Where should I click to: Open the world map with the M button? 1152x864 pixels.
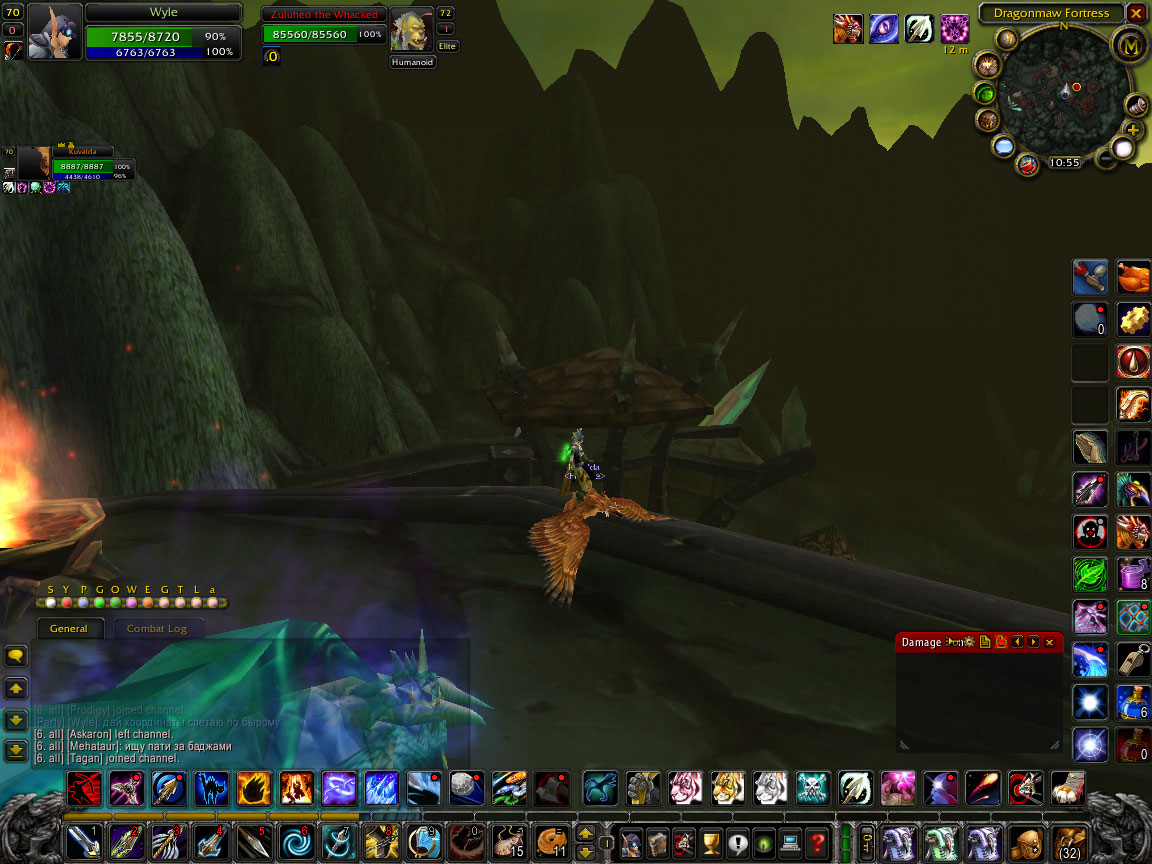click(x=1132, y=46)
